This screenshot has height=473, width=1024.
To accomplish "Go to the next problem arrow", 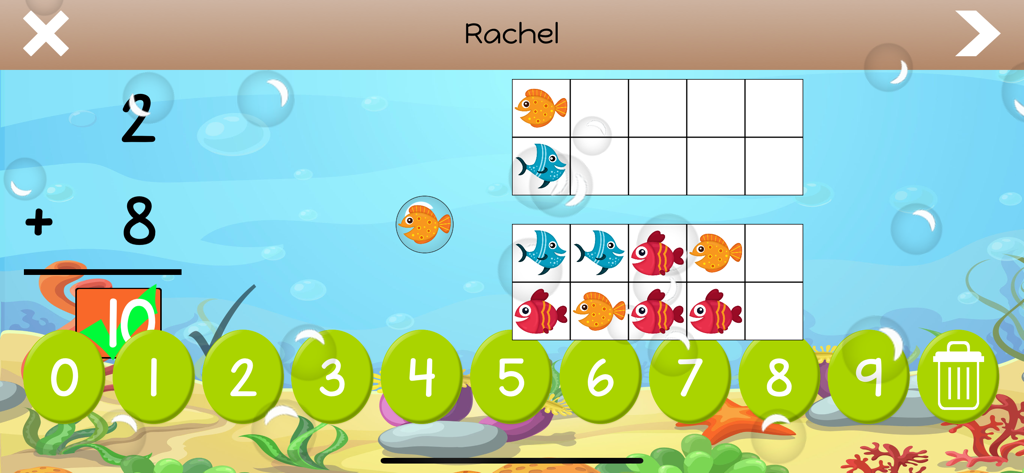I will click(x=976, y=34).
